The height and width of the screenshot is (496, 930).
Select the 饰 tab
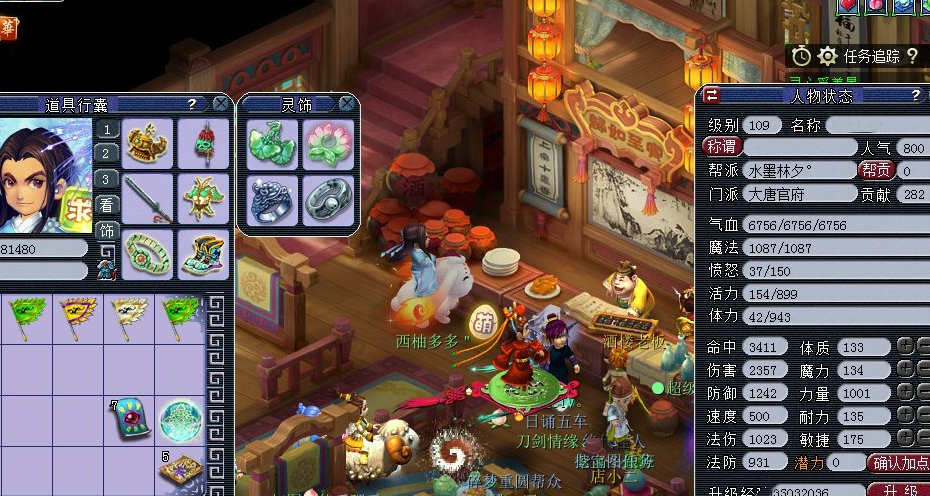click(107, 230)
